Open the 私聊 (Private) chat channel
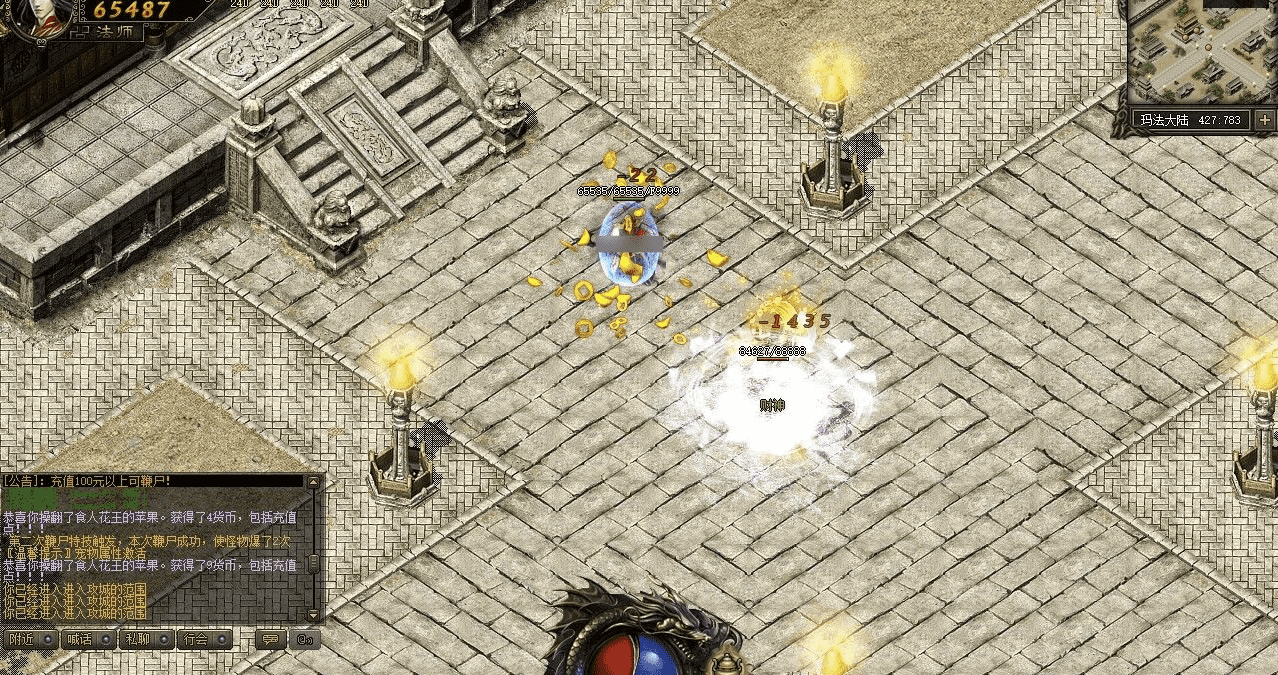The image size is (1278, 675). tap(147, 639)
